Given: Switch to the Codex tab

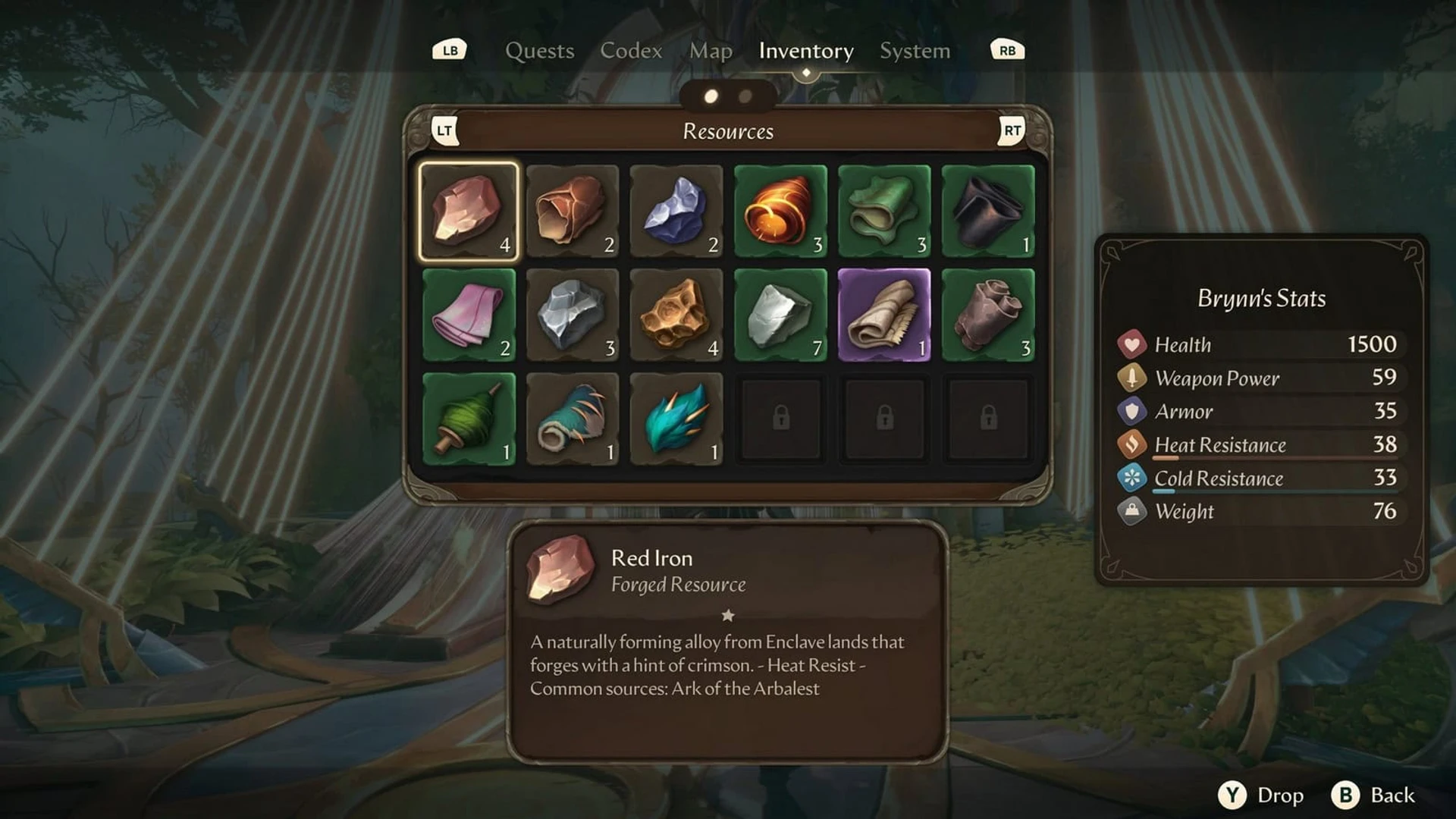Looking at the screenshot, I should point(631,51).
